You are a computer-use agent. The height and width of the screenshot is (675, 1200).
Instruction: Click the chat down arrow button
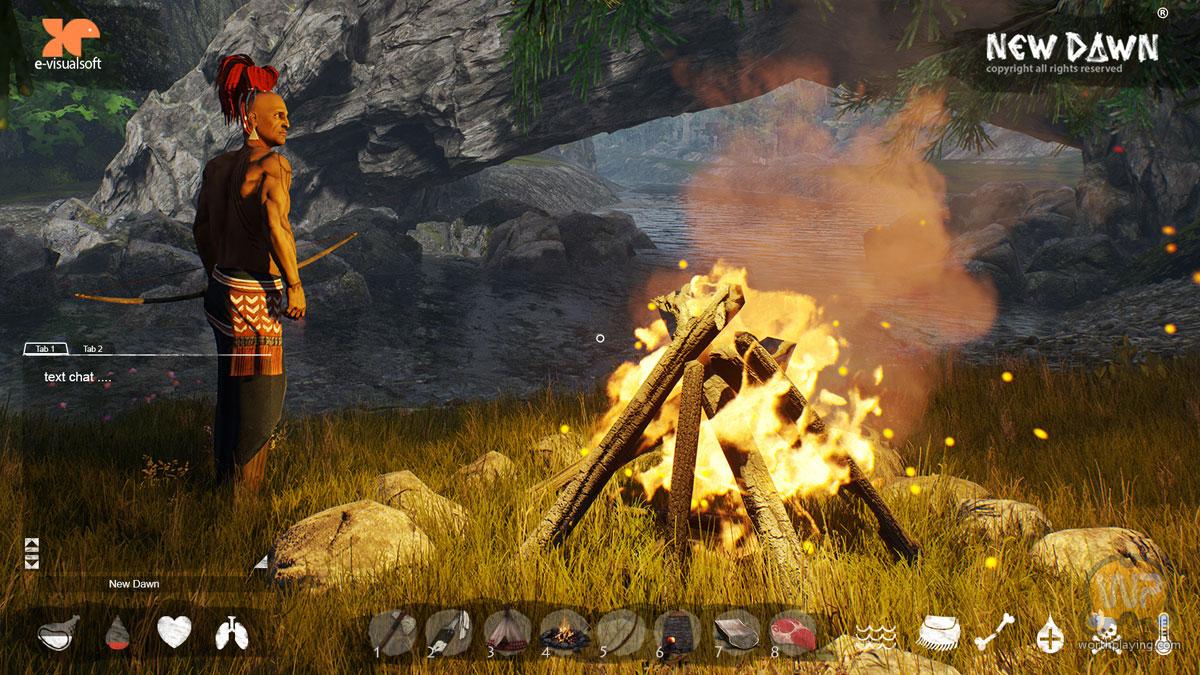click(x=31, y=563)
